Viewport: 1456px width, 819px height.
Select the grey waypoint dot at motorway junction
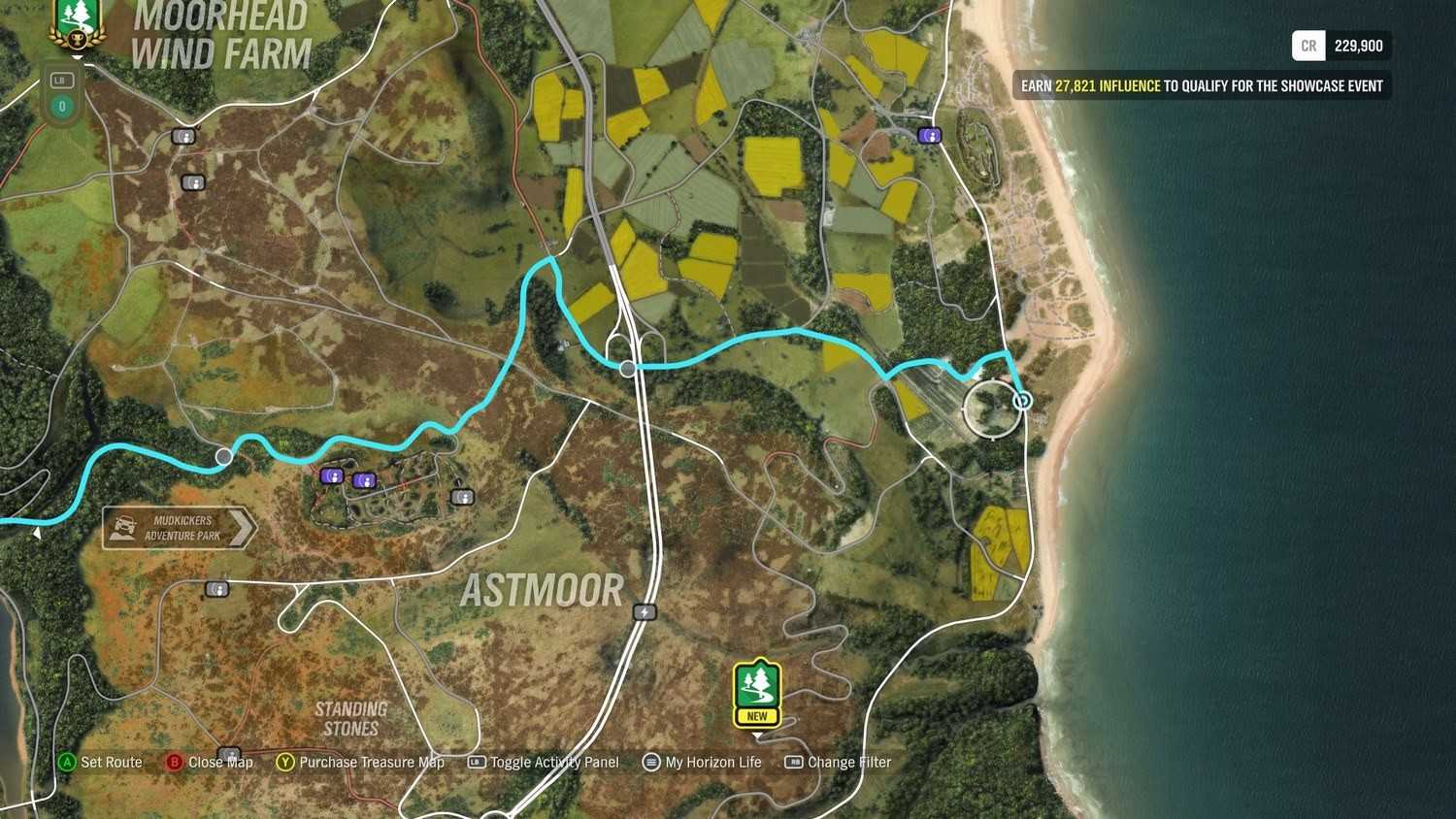628,369
